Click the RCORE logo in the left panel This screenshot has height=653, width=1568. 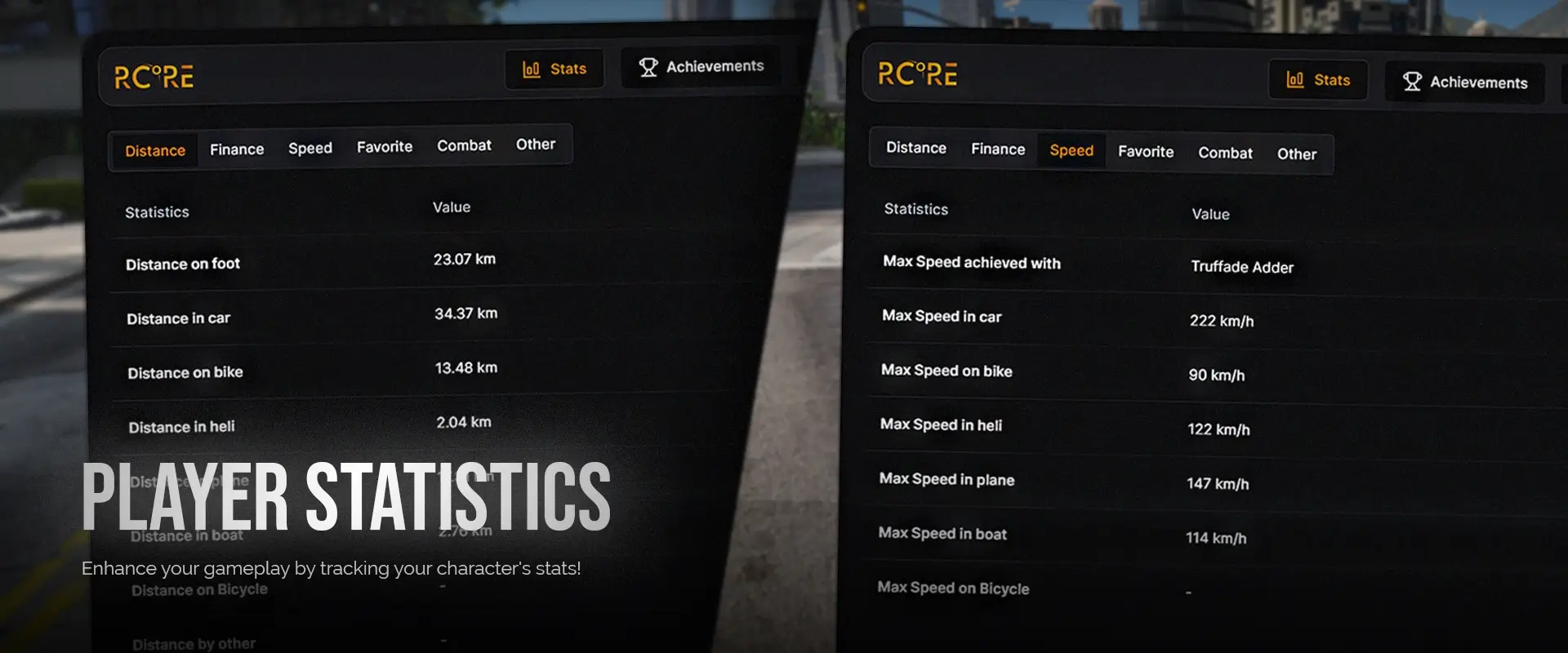point(154,76)
